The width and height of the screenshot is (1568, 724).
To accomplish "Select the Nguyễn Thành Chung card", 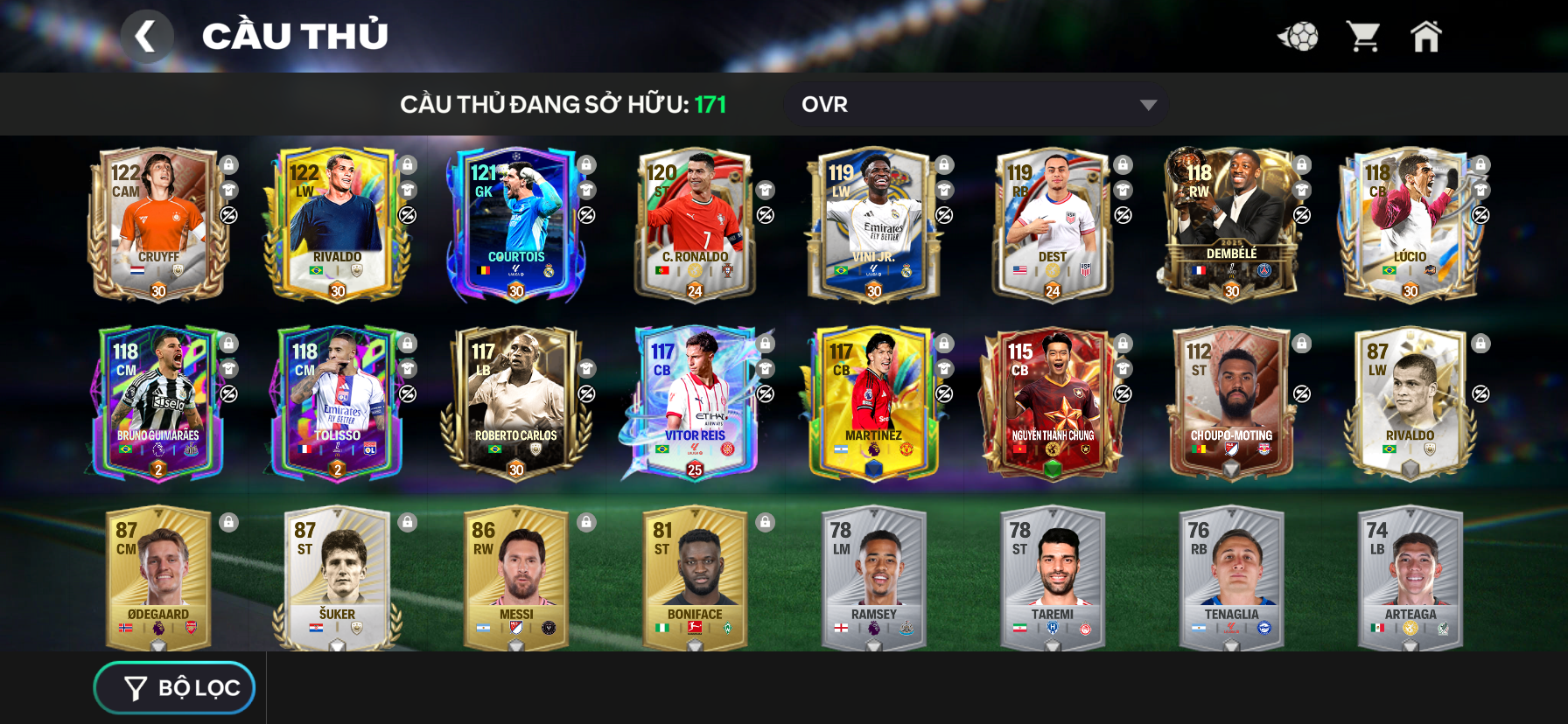I will coord(1052,403).
